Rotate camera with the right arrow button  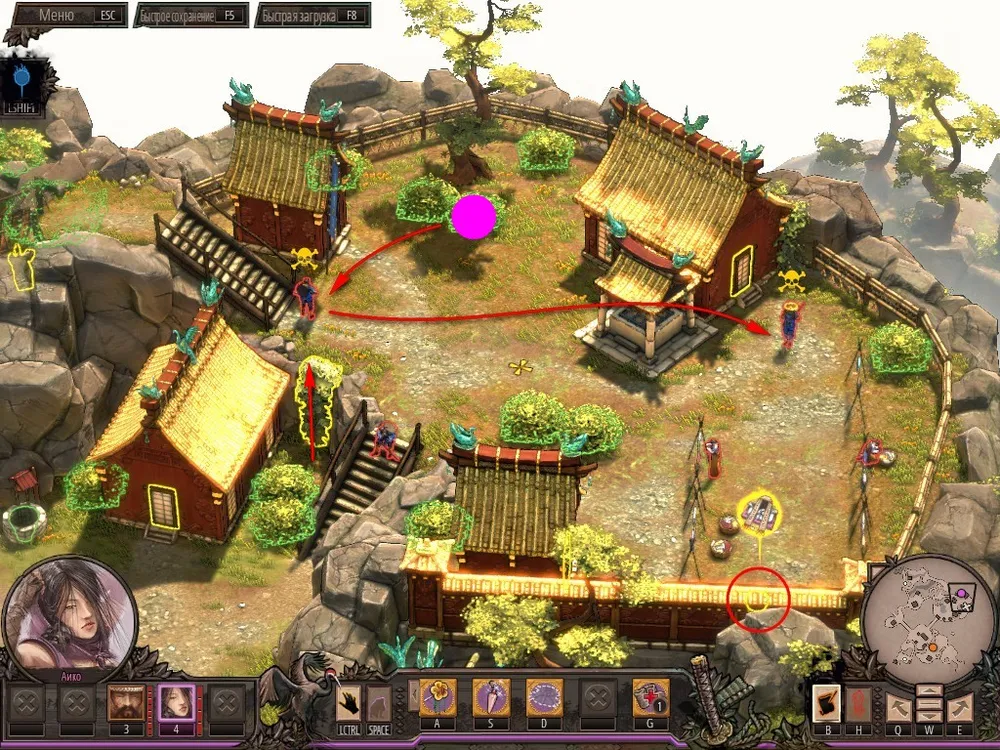click(x=960, y=707)
